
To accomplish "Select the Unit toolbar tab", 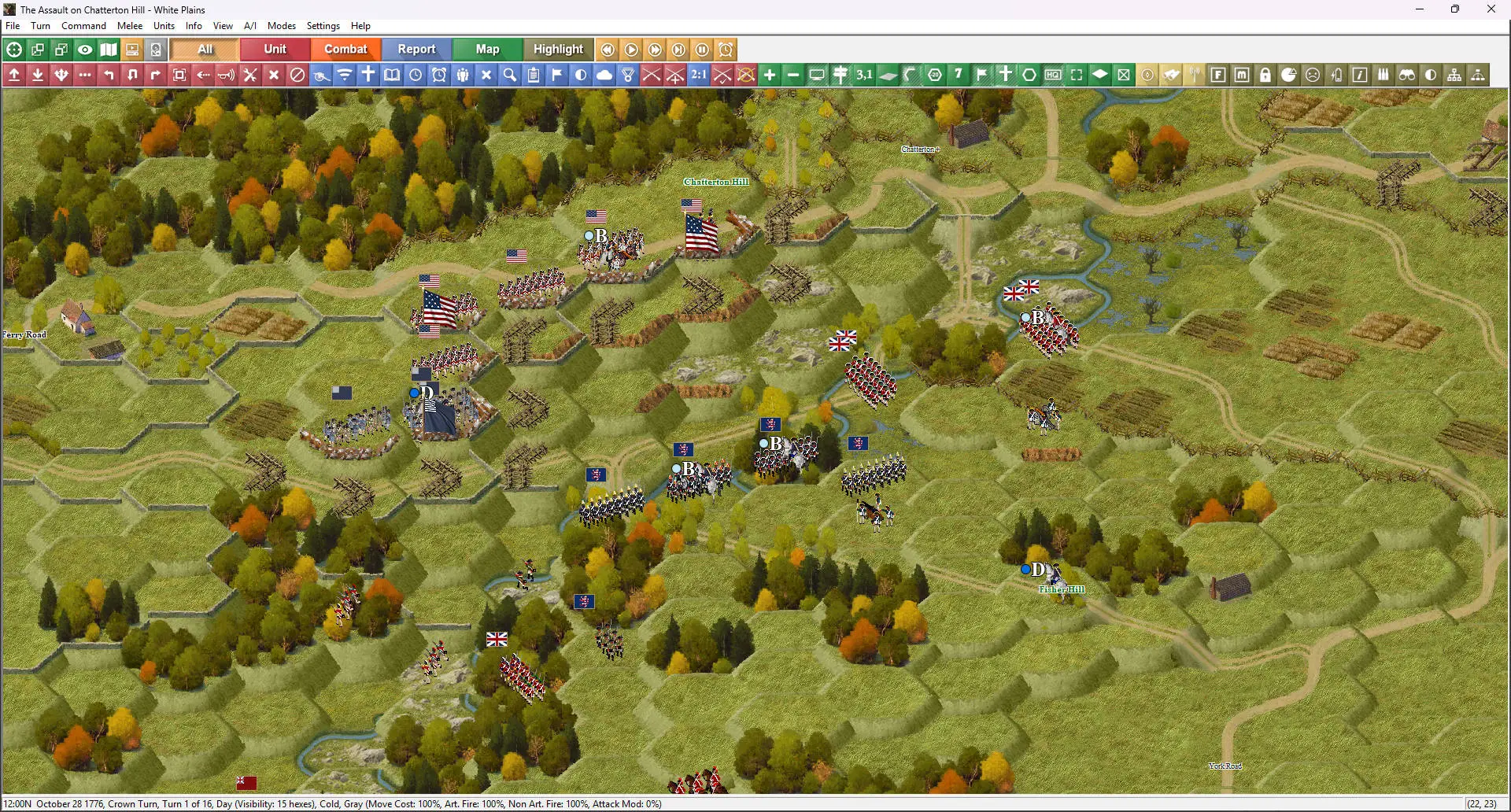I will 275,49.
